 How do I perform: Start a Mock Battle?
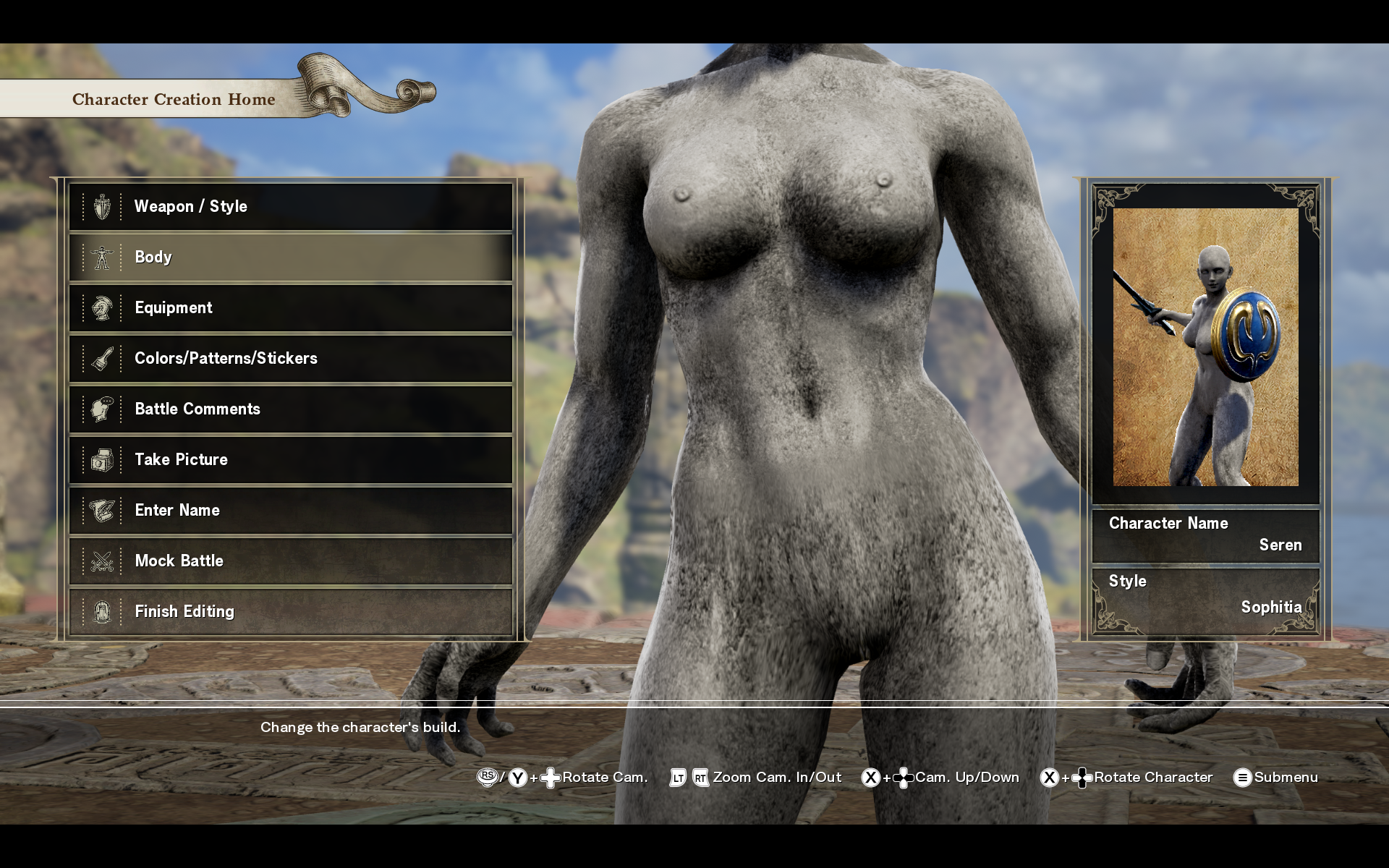tap(290, 561)
